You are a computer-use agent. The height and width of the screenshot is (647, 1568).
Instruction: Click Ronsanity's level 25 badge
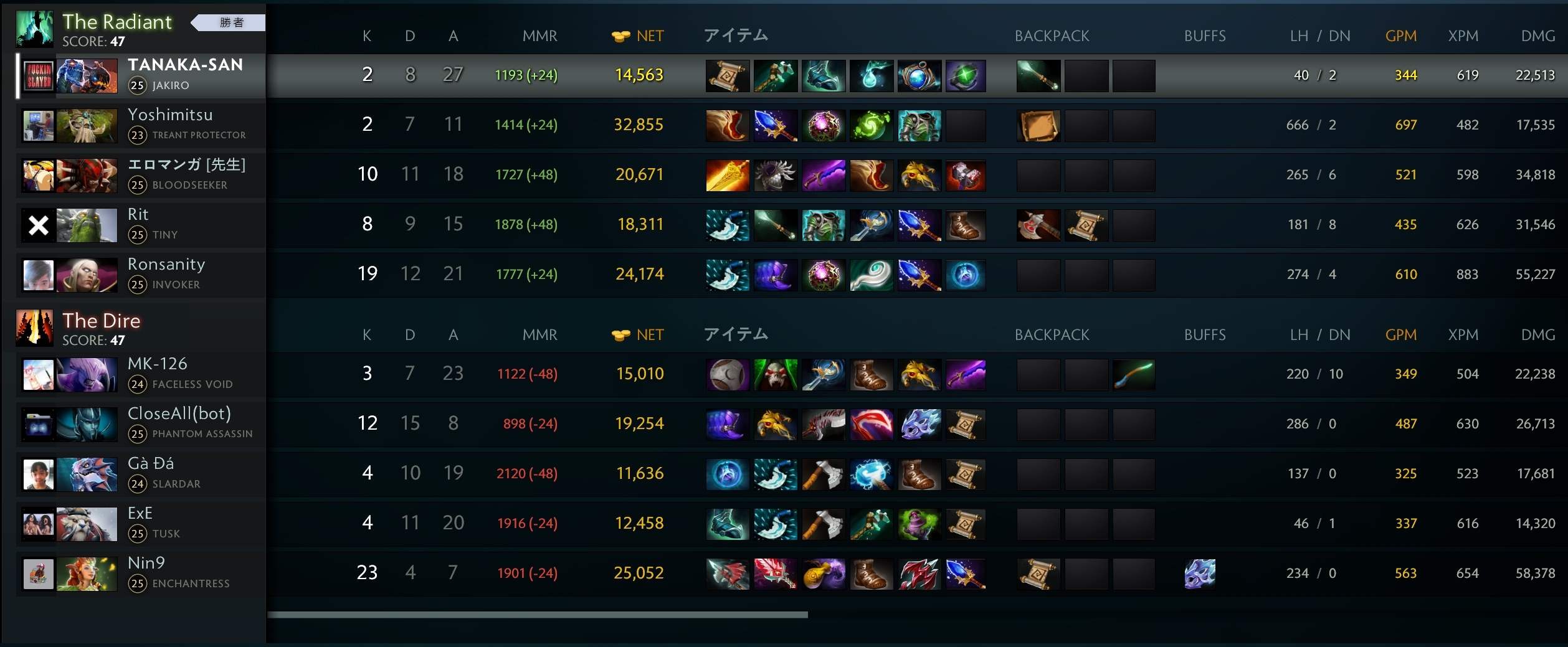click(x=138, y=285)
